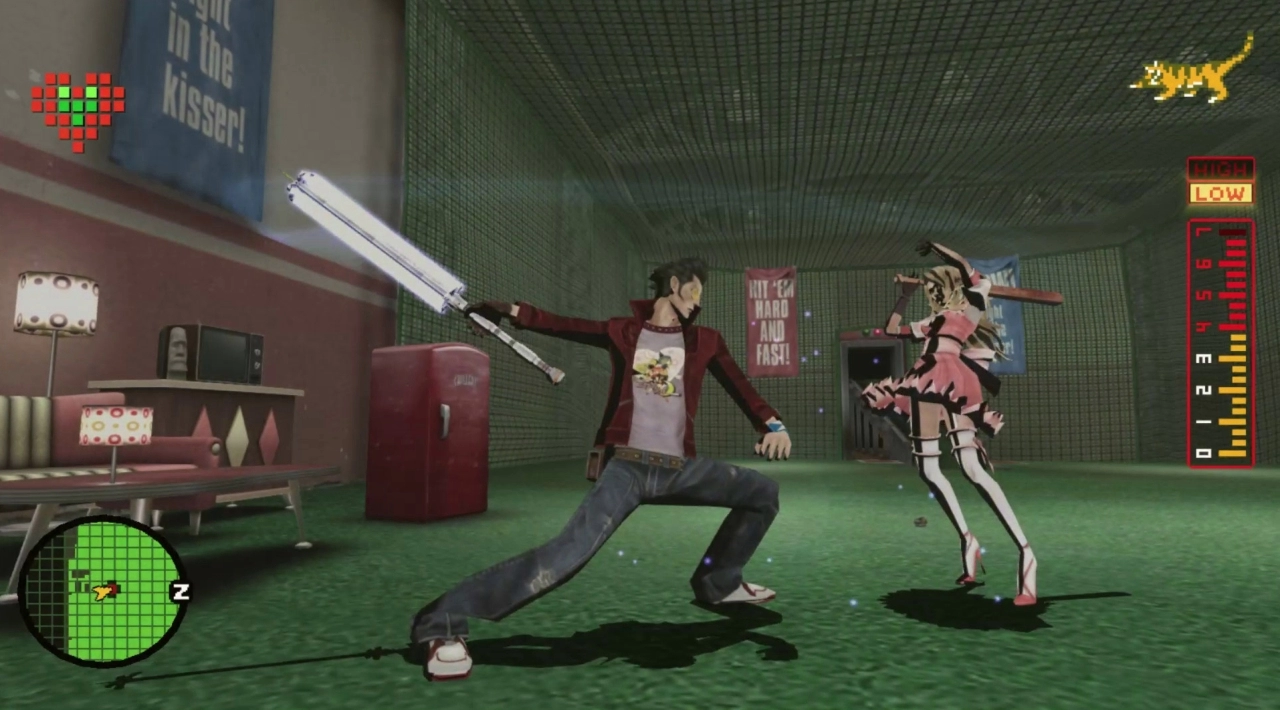Screen dimensions: 1280x710
Task: Select the pixel tiger icon
Action: (1194, 72)
